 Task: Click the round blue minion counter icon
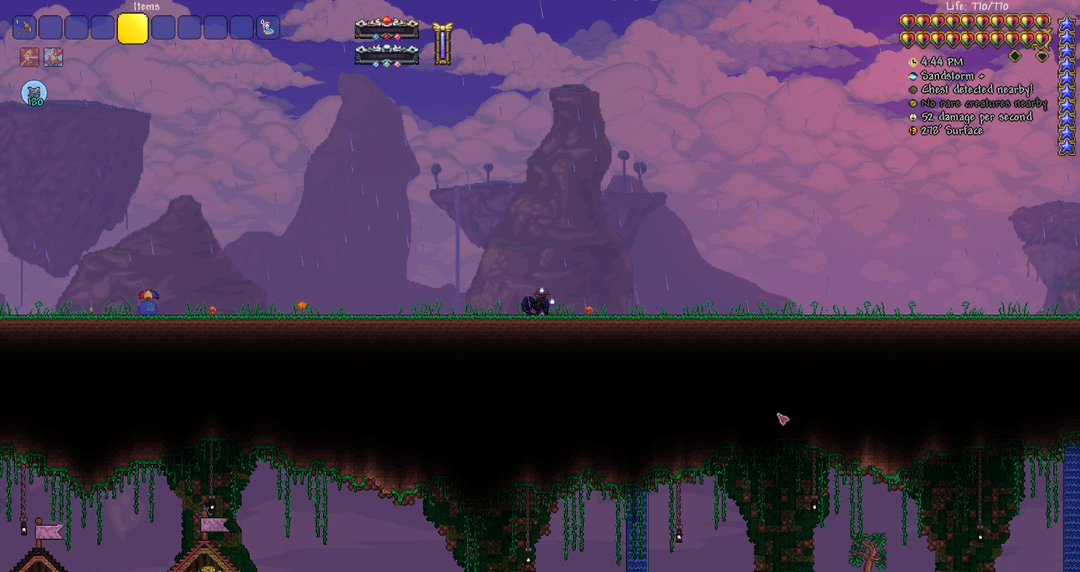(34, 94)
